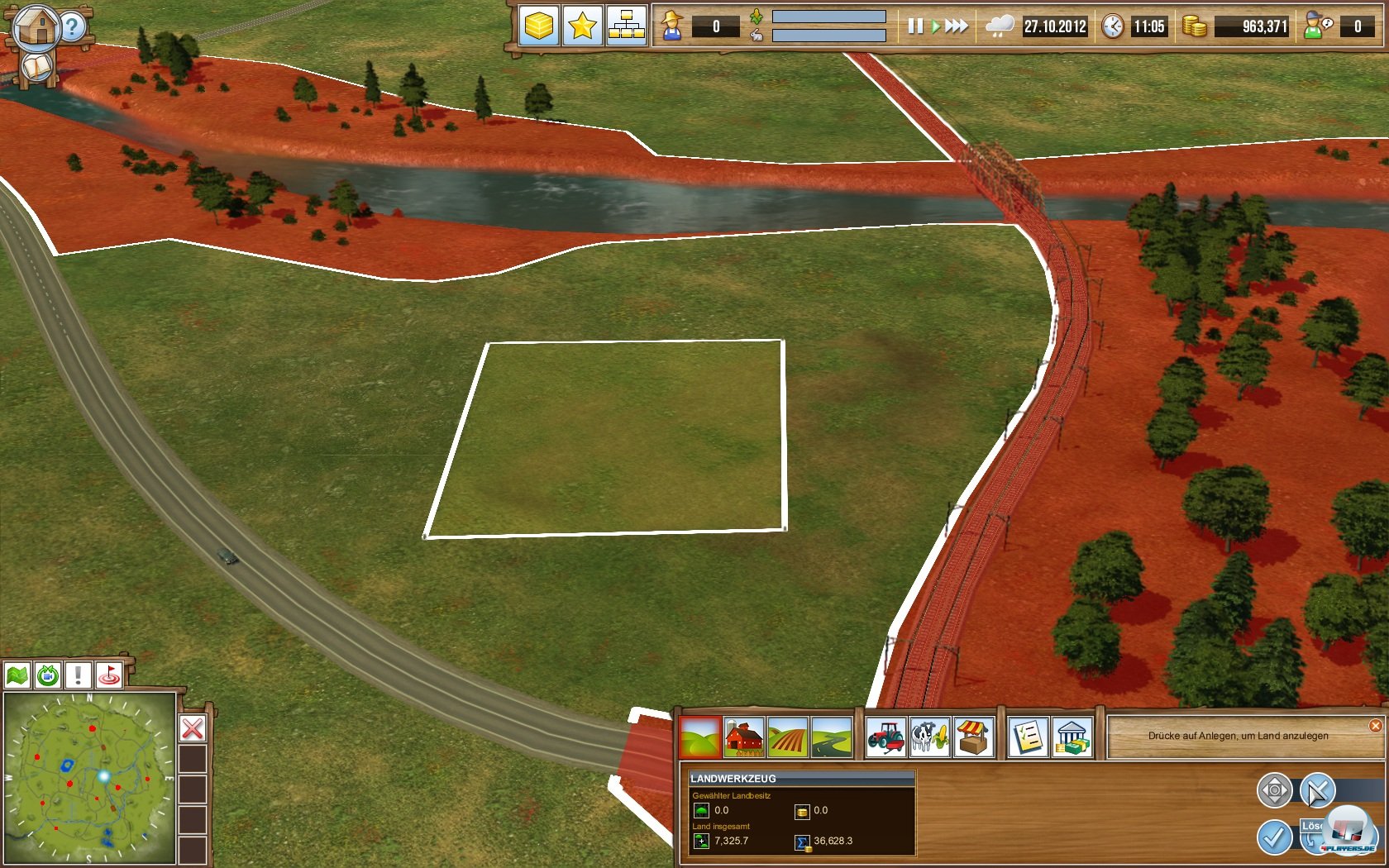Image resolution: width=1389 pixels, height=868 pixels.
Task: Pause the game speed
Action: (x=914, y=26)
